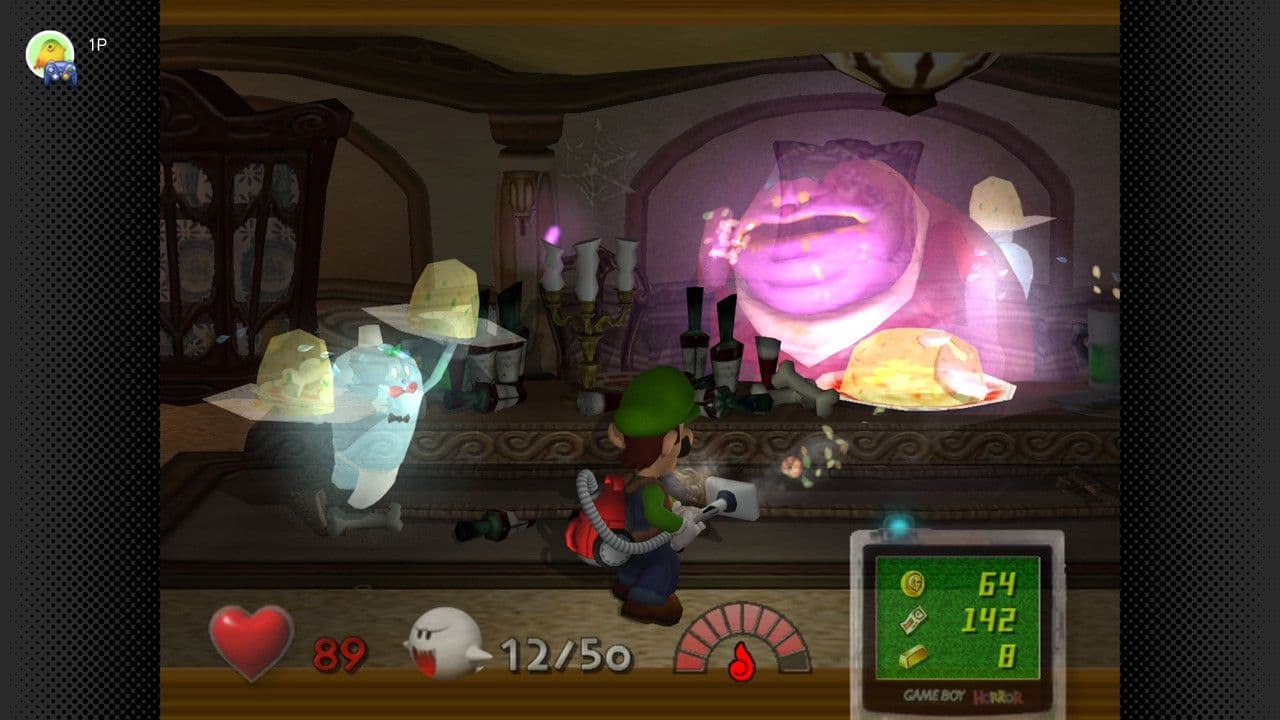The height and width of the screenshot is (720, 1280).
Task: Select the fire element medal icon
Action: tap(741, 662)
